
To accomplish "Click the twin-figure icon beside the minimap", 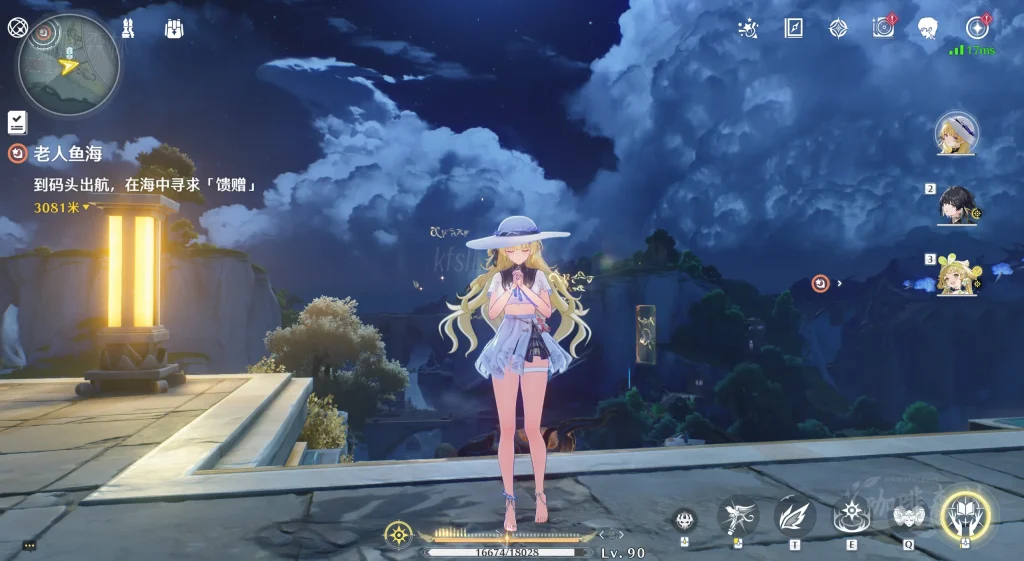I will point(129,28).
